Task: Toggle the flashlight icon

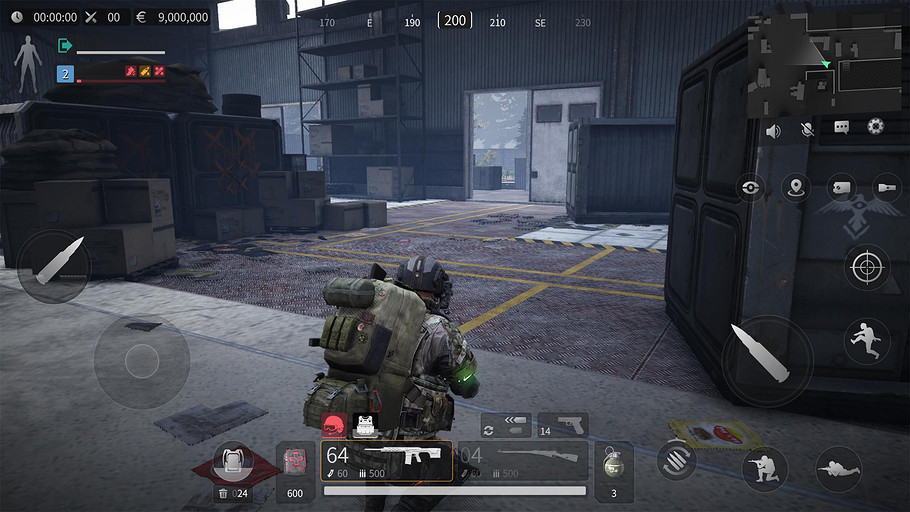Action: tap(887, 187)
